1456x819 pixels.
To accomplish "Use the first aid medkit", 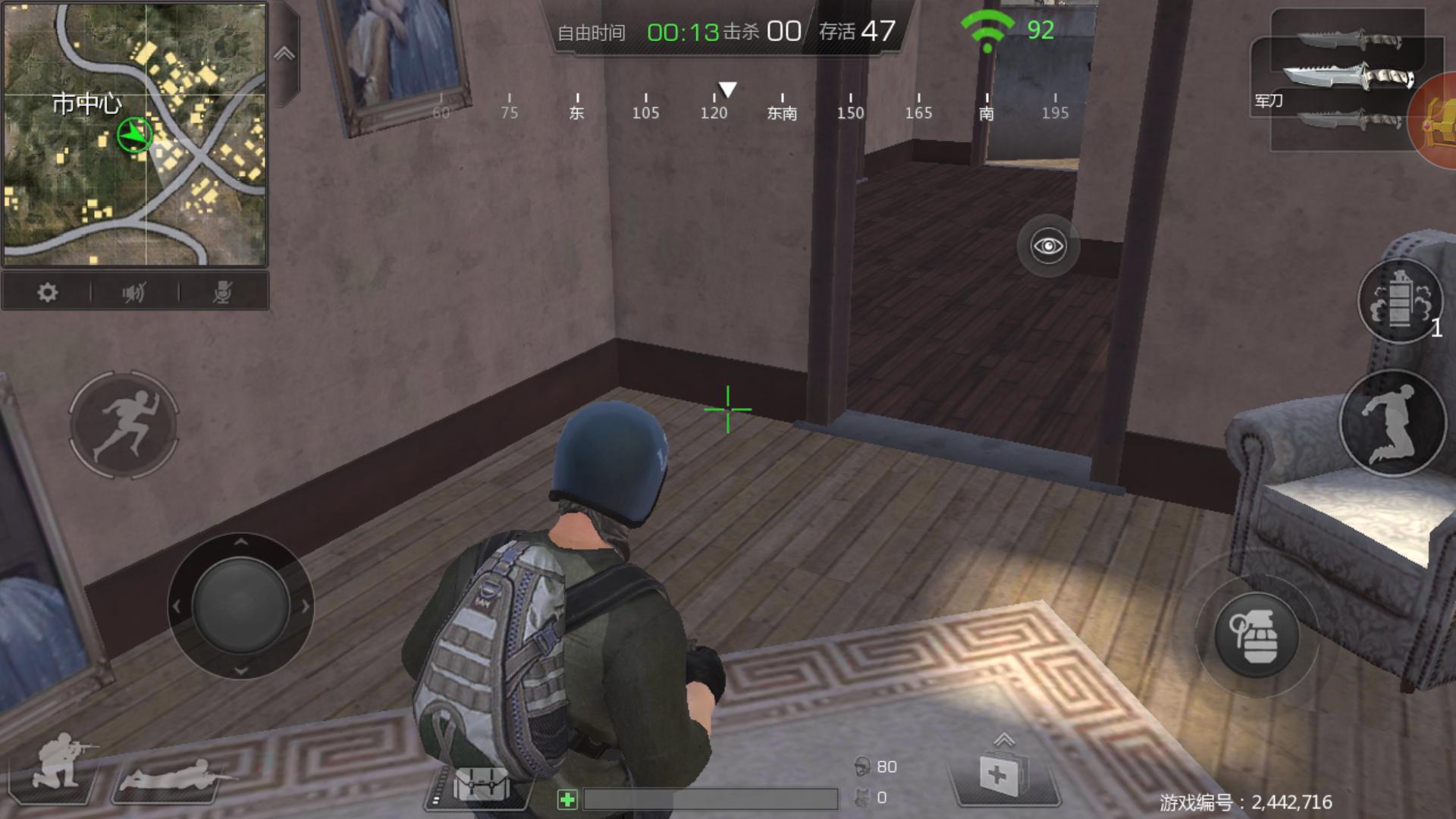I will [x=999, y=776].
